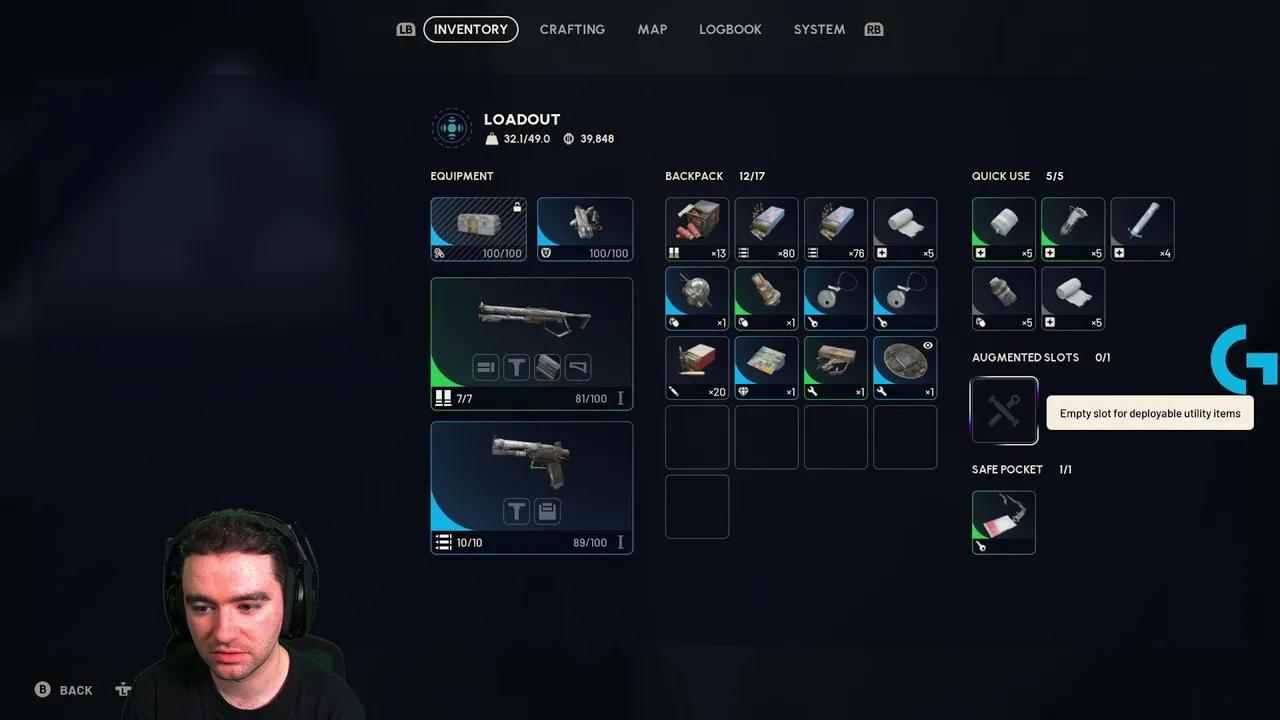Select the equipped shield slot

pyautogui.click(x=585, y=229)
